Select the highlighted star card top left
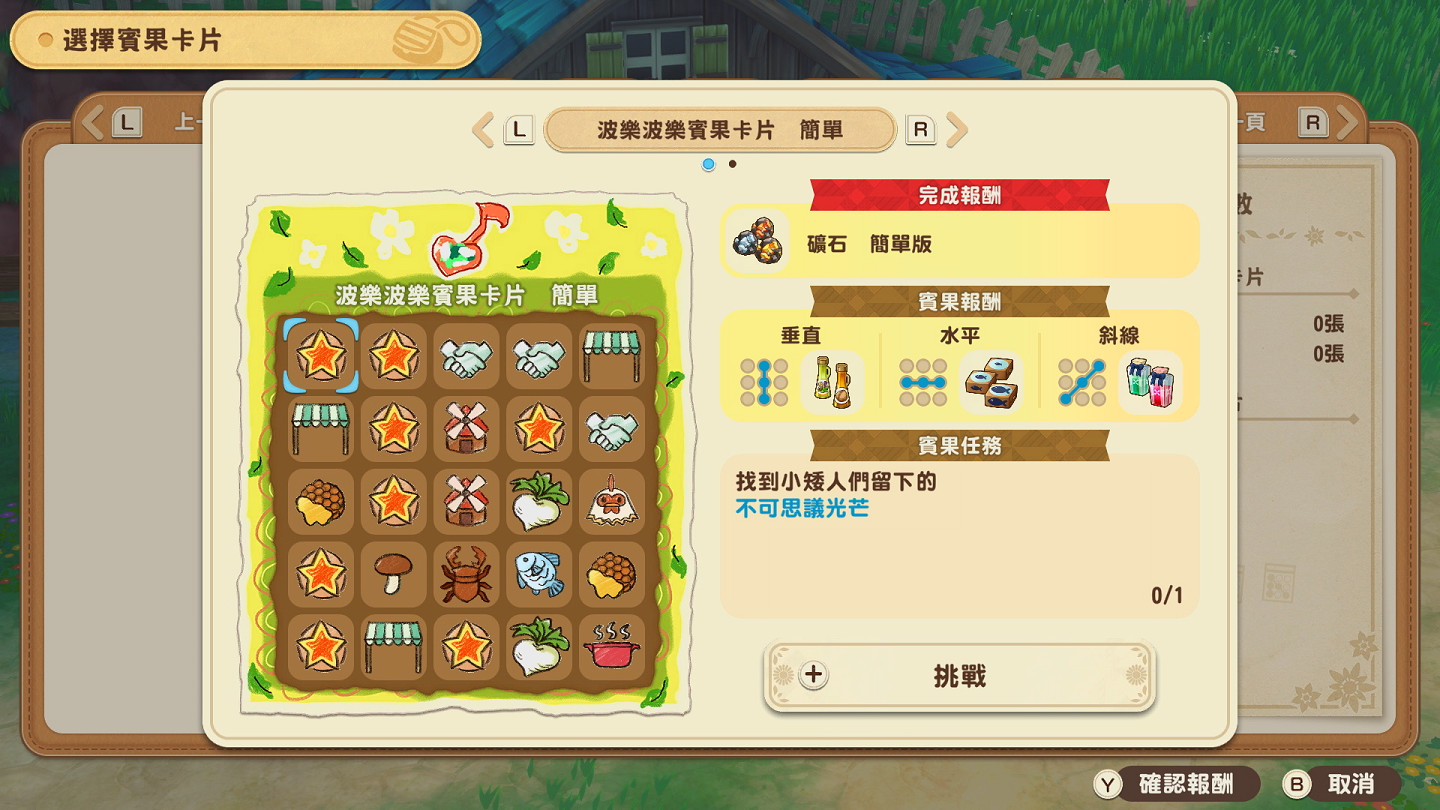 (x=320, y=355)
